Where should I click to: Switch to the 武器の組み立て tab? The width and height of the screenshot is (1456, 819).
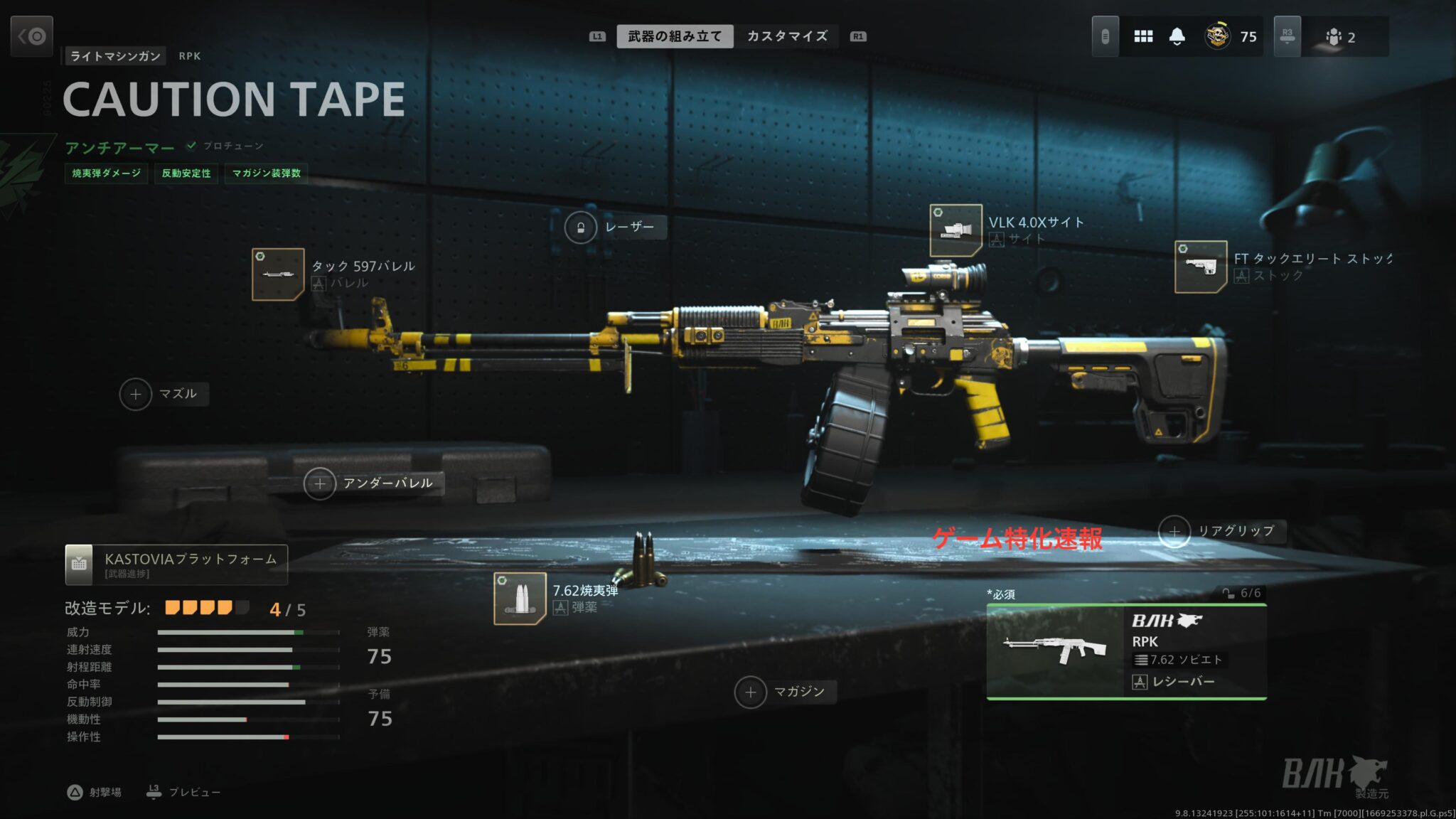tap(674, 36)
